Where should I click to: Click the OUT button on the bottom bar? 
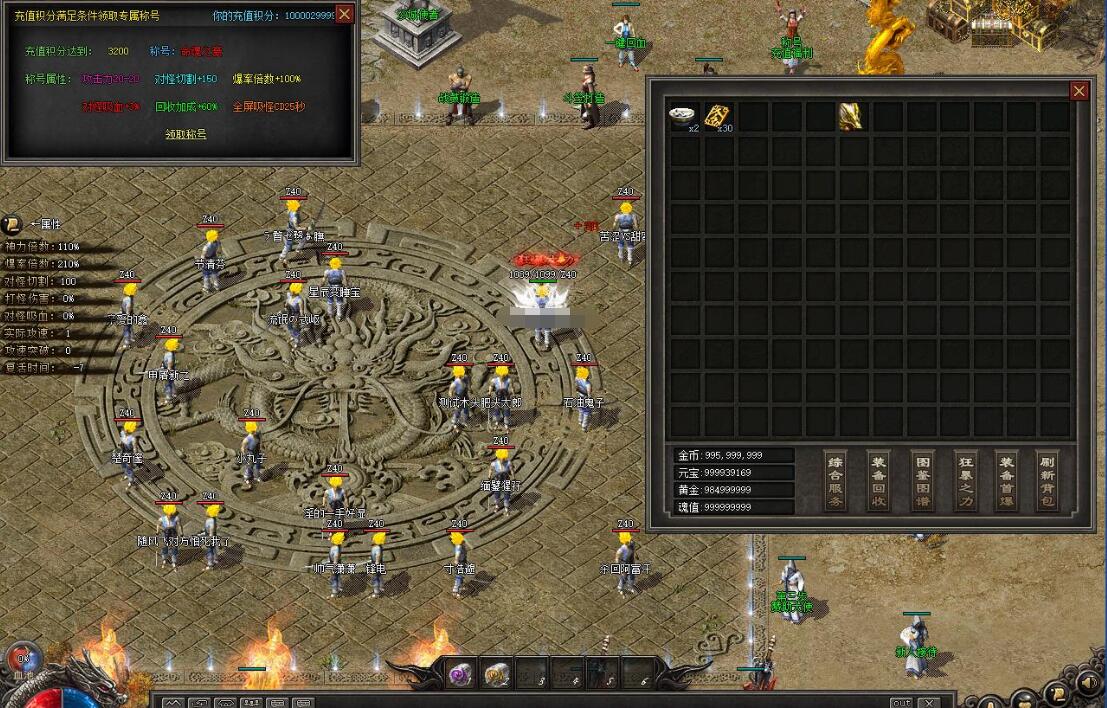click(x=901, y=702)
